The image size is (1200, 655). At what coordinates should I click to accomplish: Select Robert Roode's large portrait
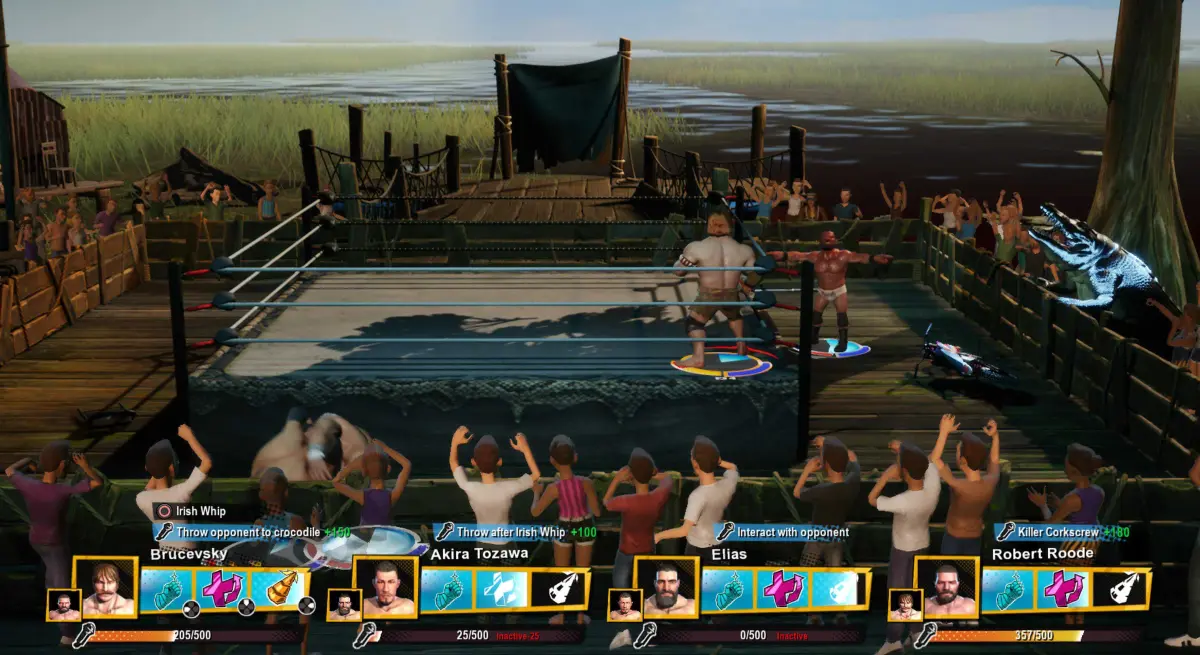coord(947,588)
